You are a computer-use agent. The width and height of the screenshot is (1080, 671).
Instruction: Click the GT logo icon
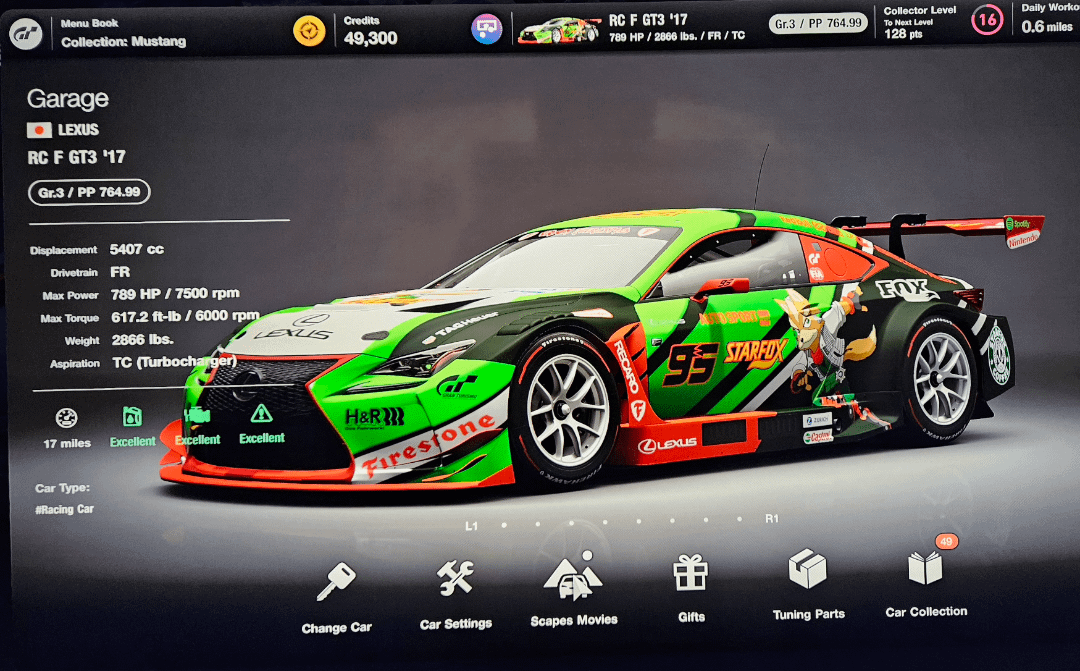26,33
